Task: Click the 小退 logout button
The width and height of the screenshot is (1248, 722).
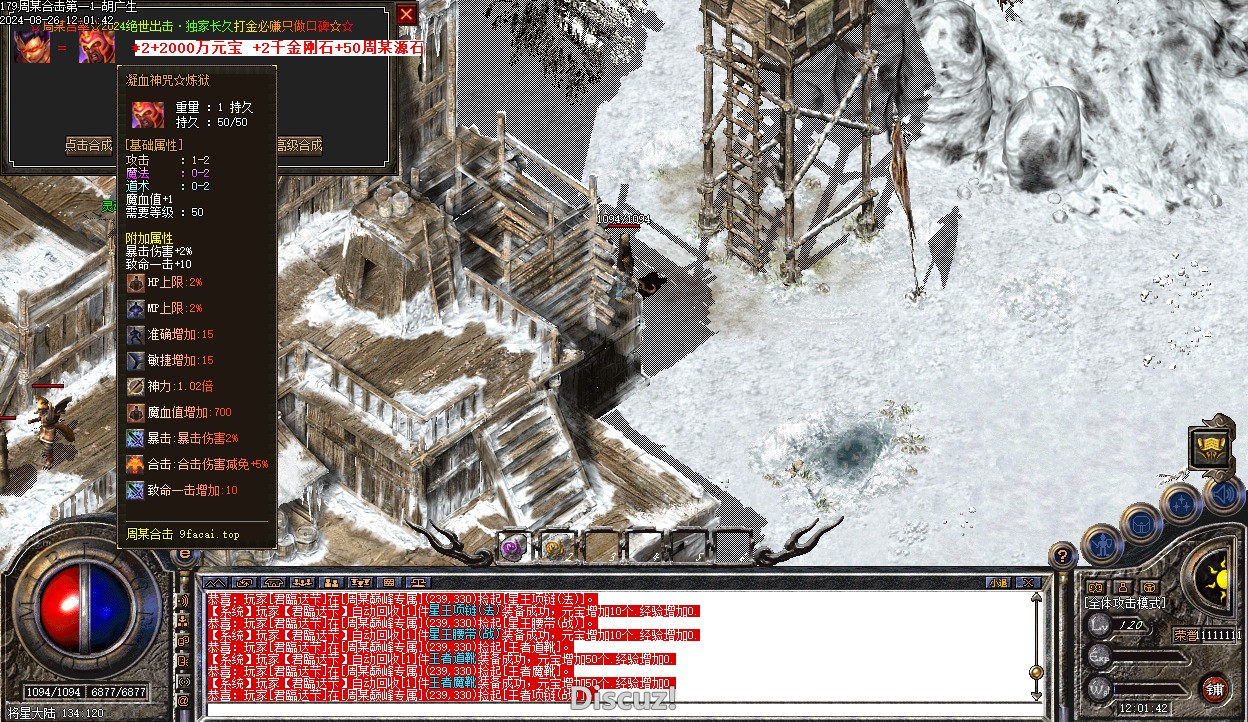Action: 998,582
